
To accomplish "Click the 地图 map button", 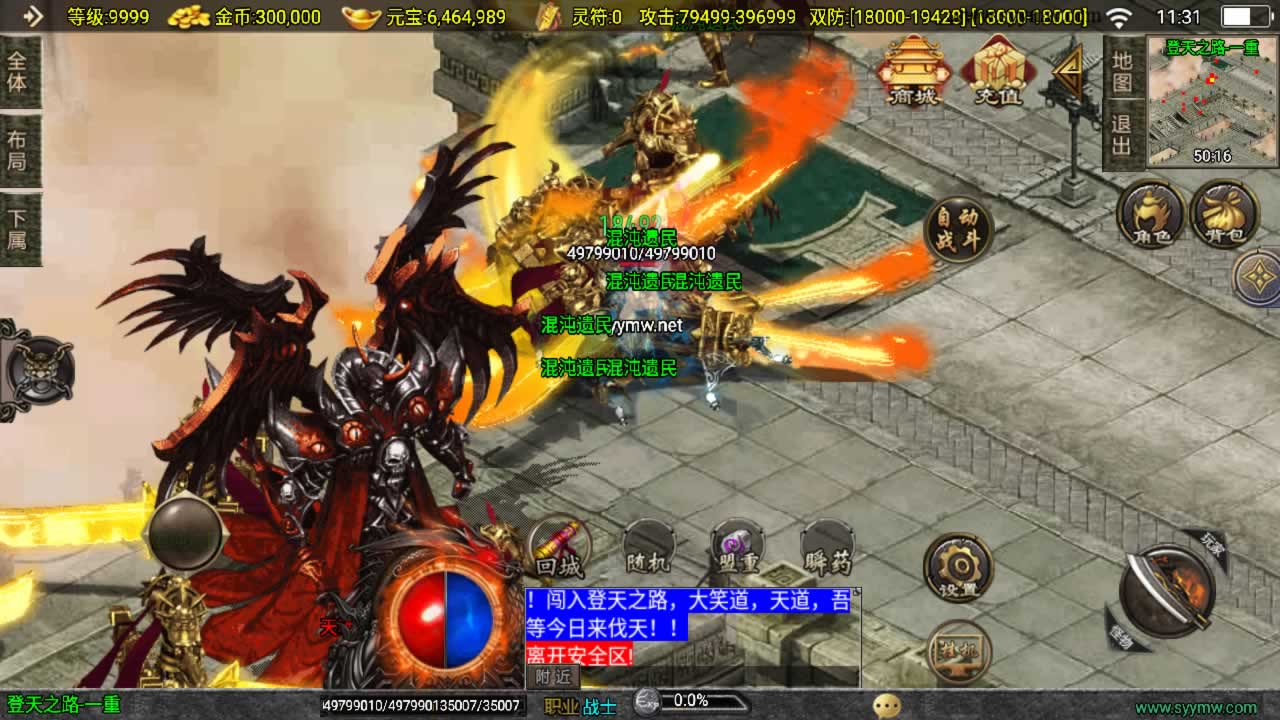I will coord(1122,71).
